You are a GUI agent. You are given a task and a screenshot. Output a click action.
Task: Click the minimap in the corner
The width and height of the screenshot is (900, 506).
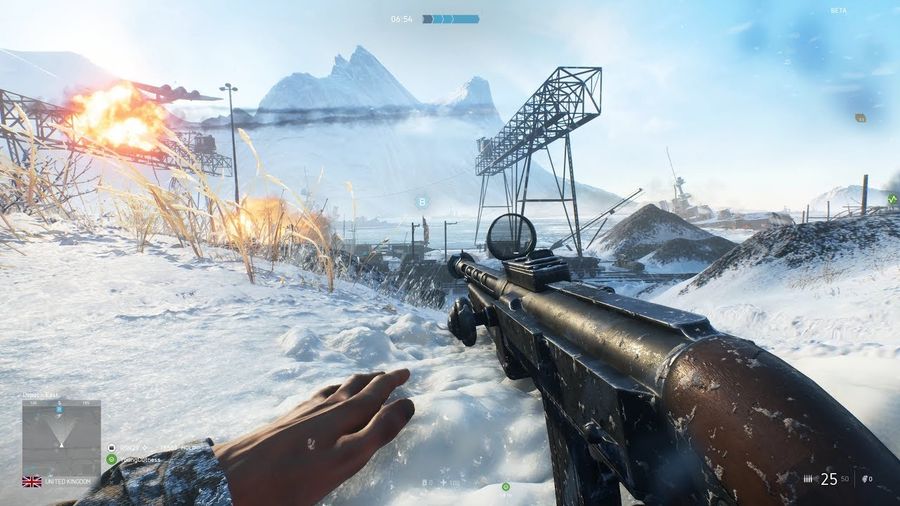(x=61, y=437)
